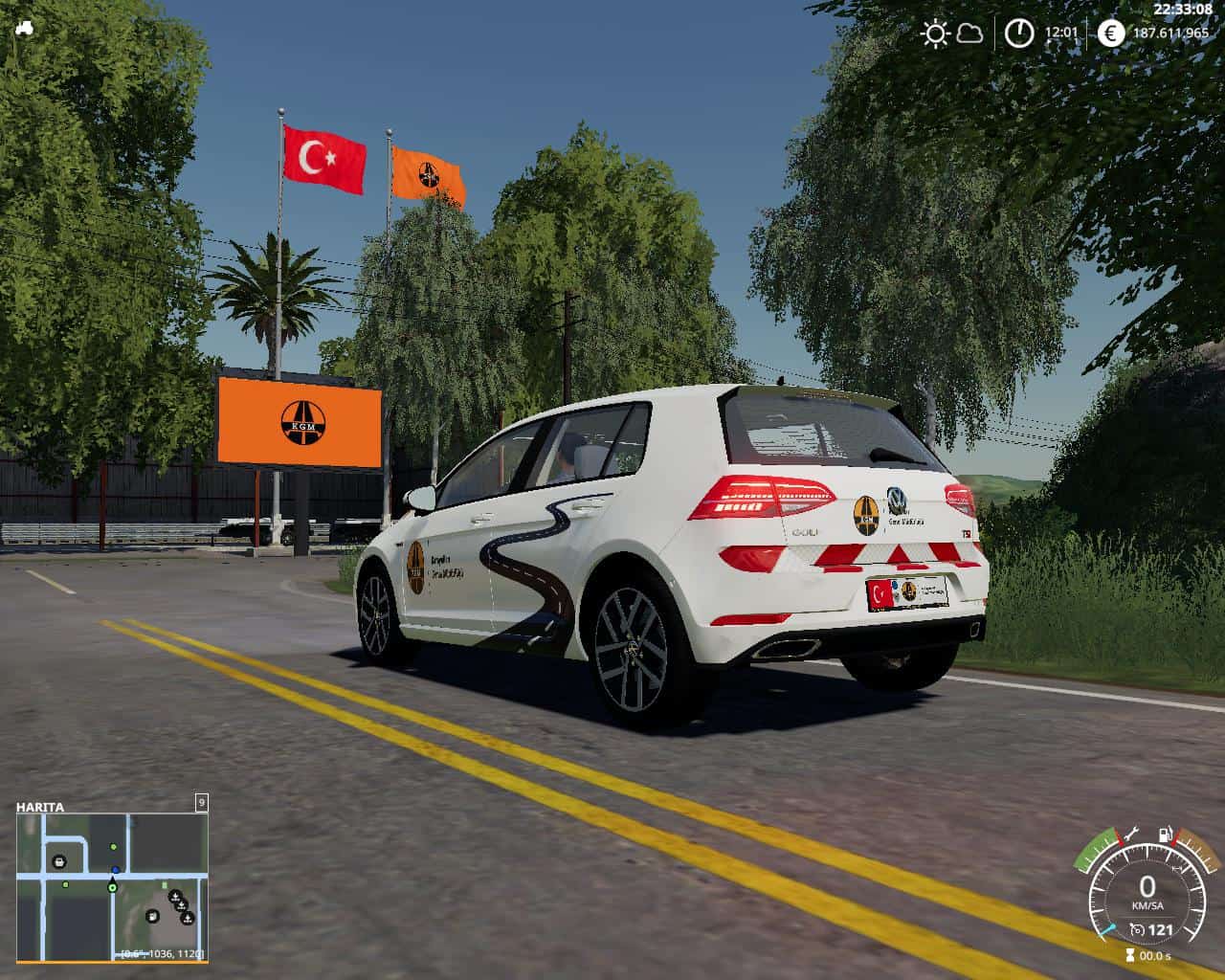Open the HARITA minimap
The width and height of the screenshot is (1225, 980).
tap(111, 887)
